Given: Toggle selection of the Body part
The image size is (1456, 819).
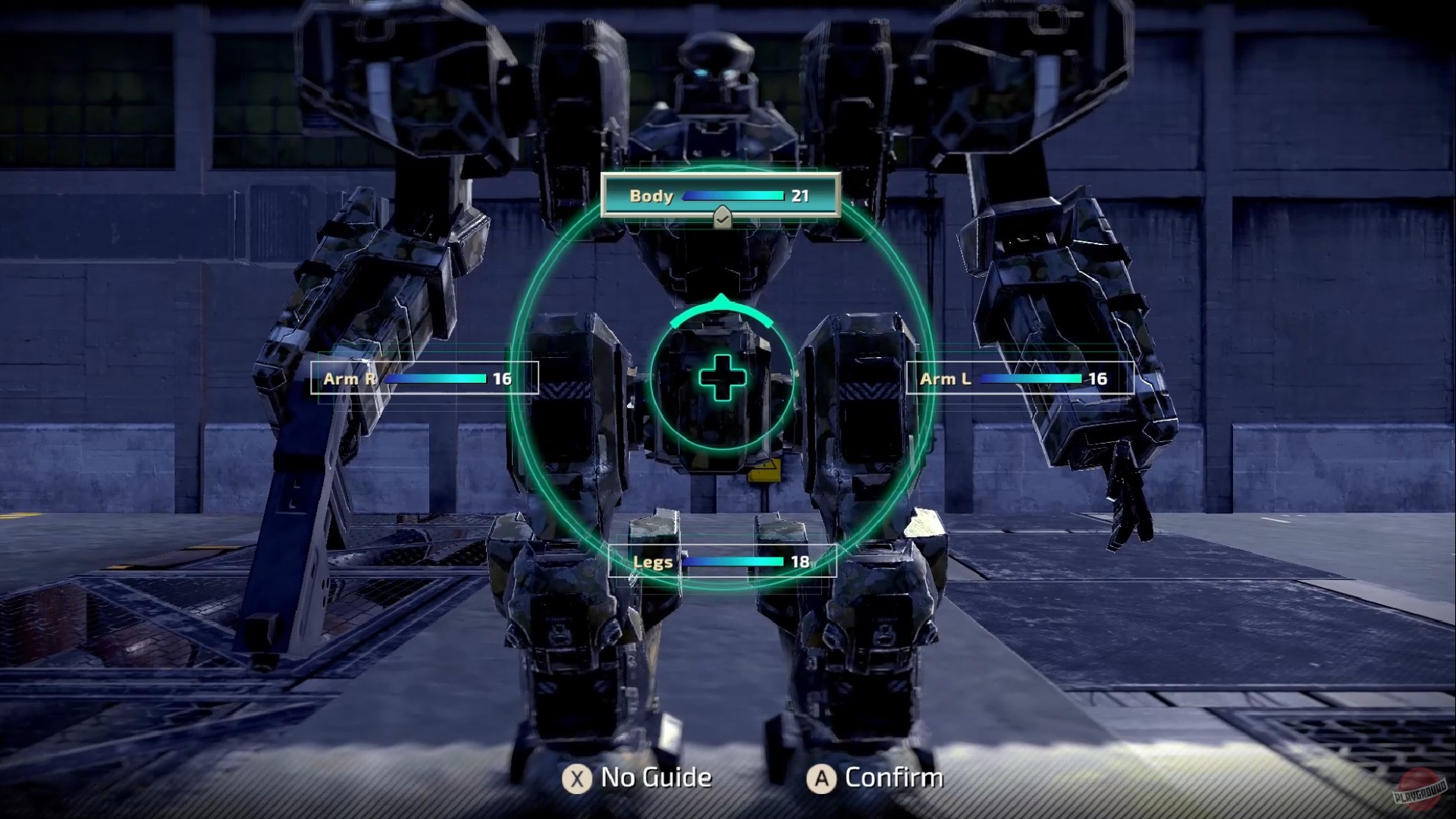Looking at the screenshot, I should 720,196.
